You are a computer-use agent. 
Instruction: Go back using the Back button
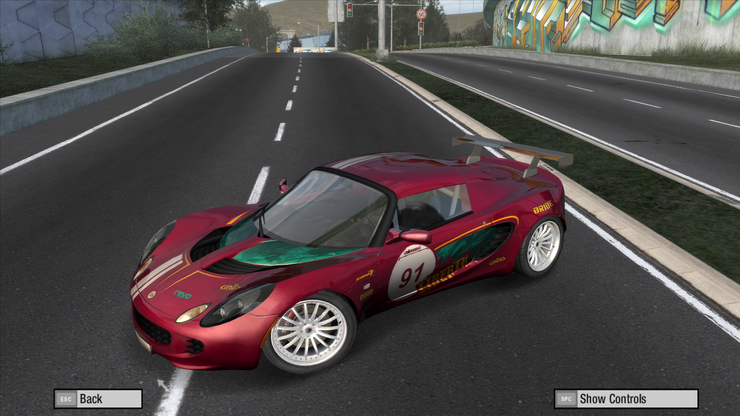(98, 398)
